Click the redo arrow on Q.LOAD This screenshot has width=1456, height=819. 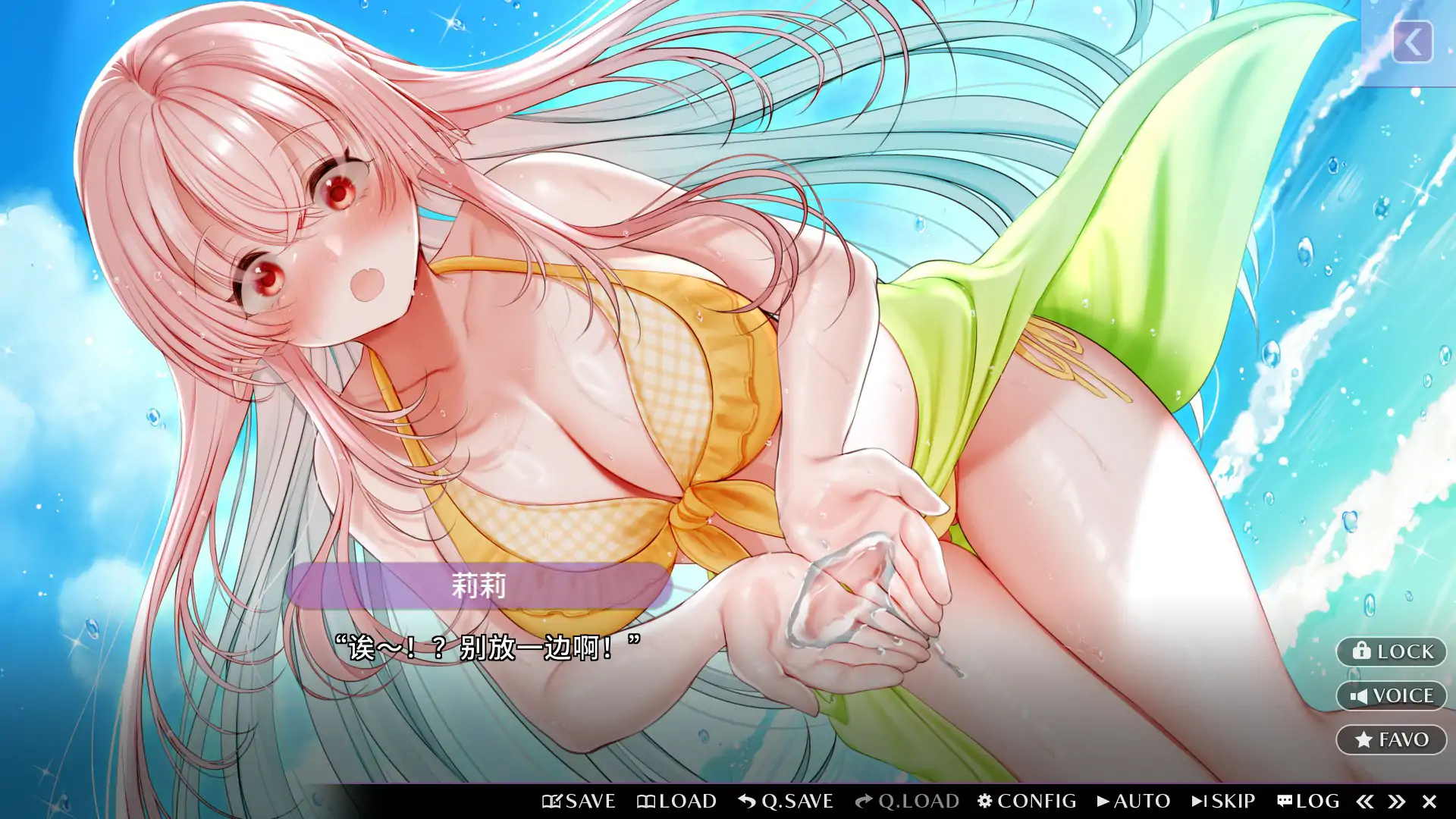864,800
